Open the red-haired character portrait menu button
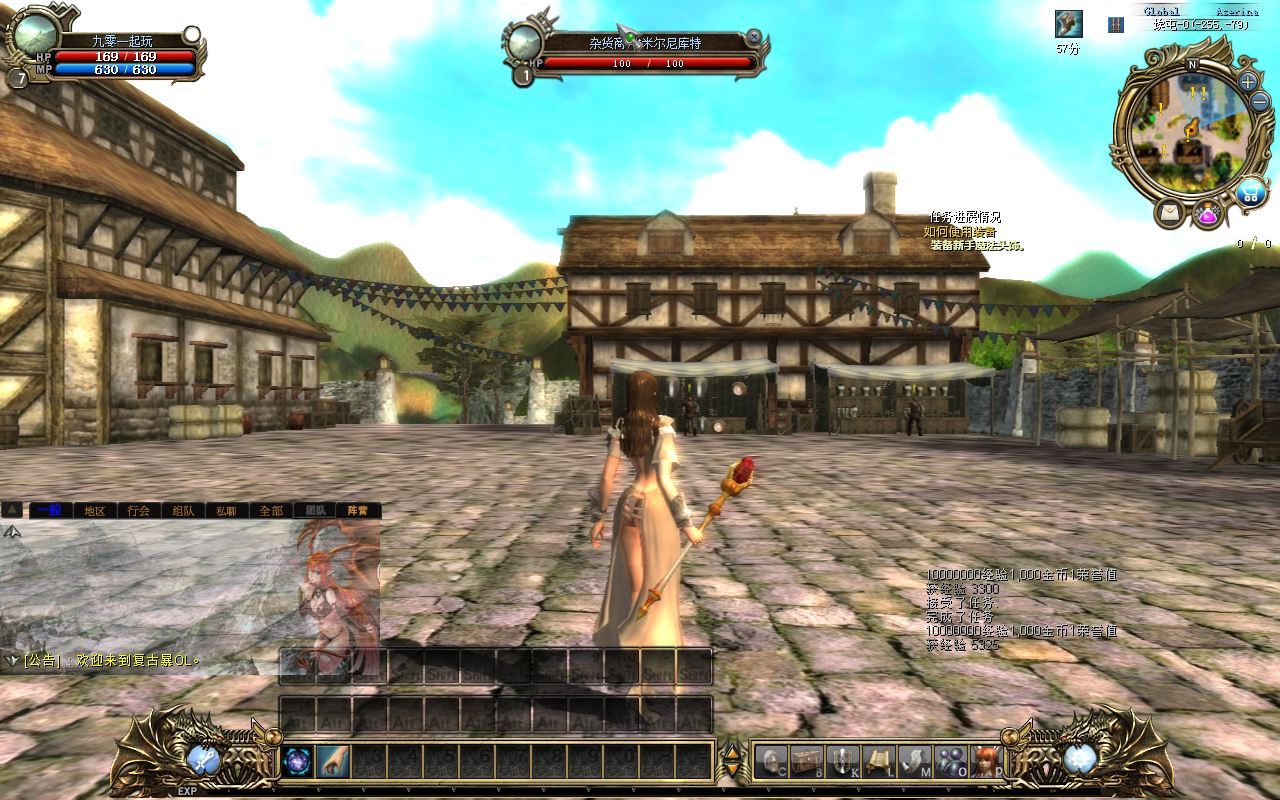Screen dimensions: 1280x800 point(986,762)
